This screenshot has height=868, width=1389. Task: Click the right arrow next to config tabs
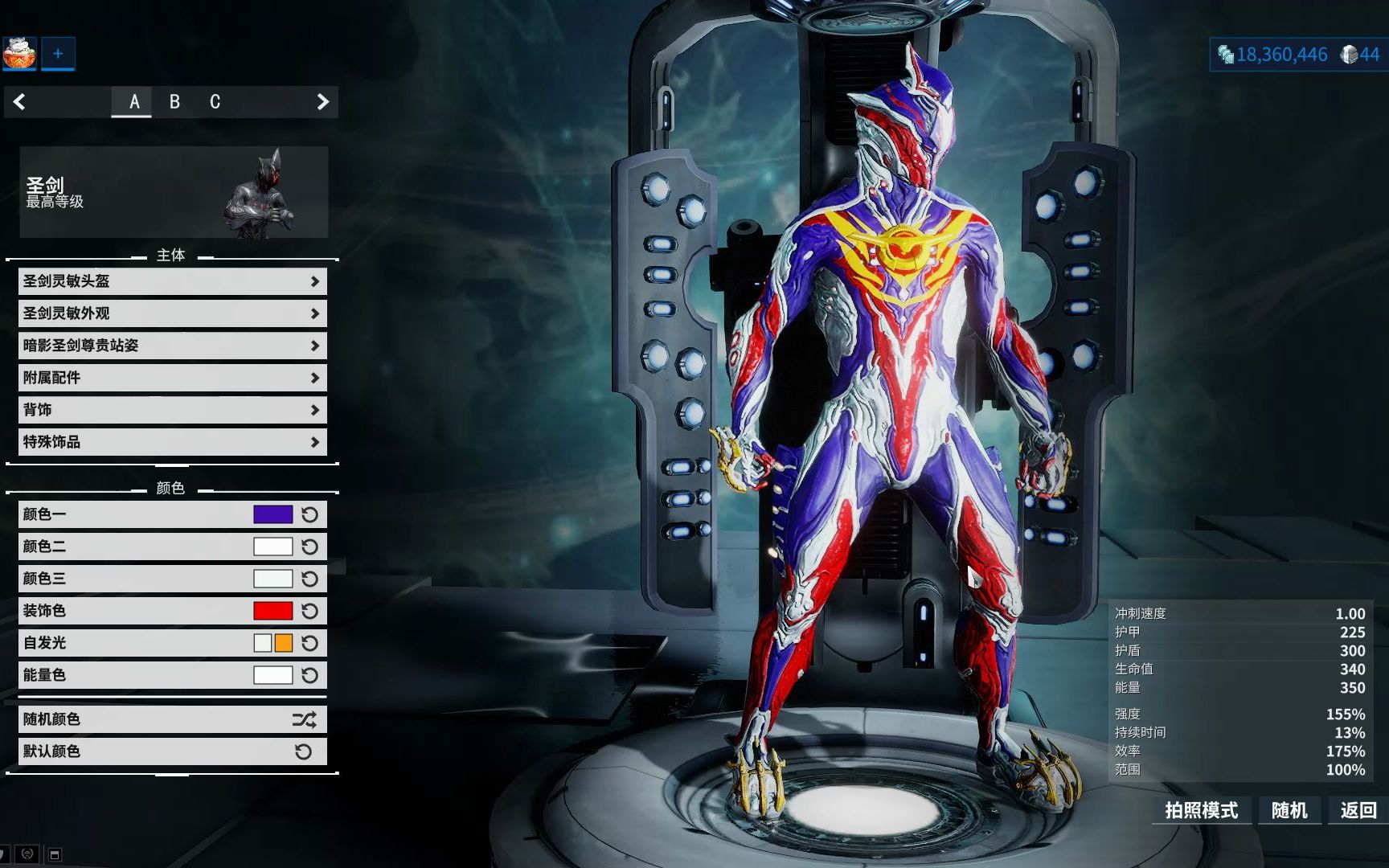[322, 102]
